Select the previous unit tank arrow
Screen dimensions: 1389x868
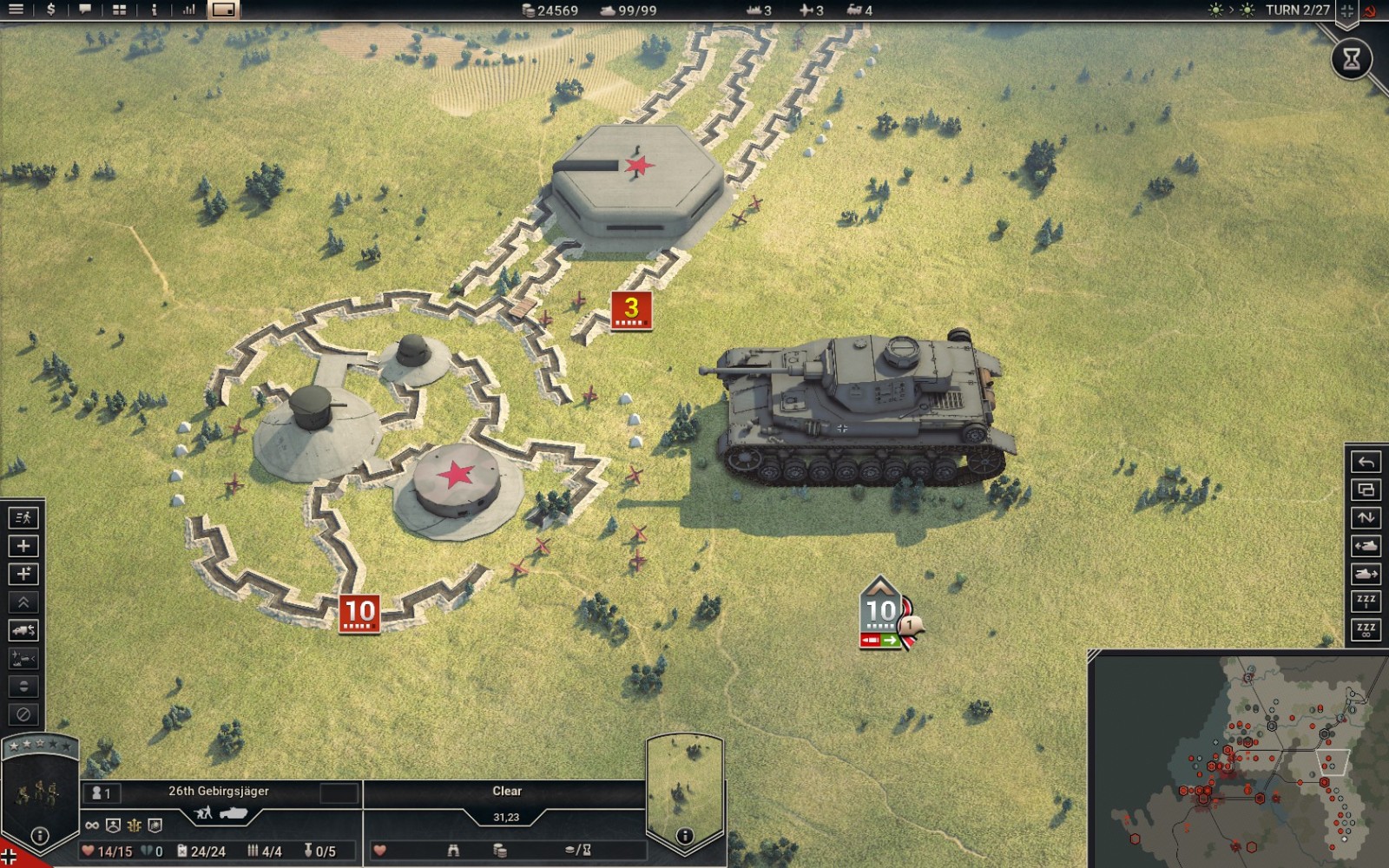coord(1366,546)
